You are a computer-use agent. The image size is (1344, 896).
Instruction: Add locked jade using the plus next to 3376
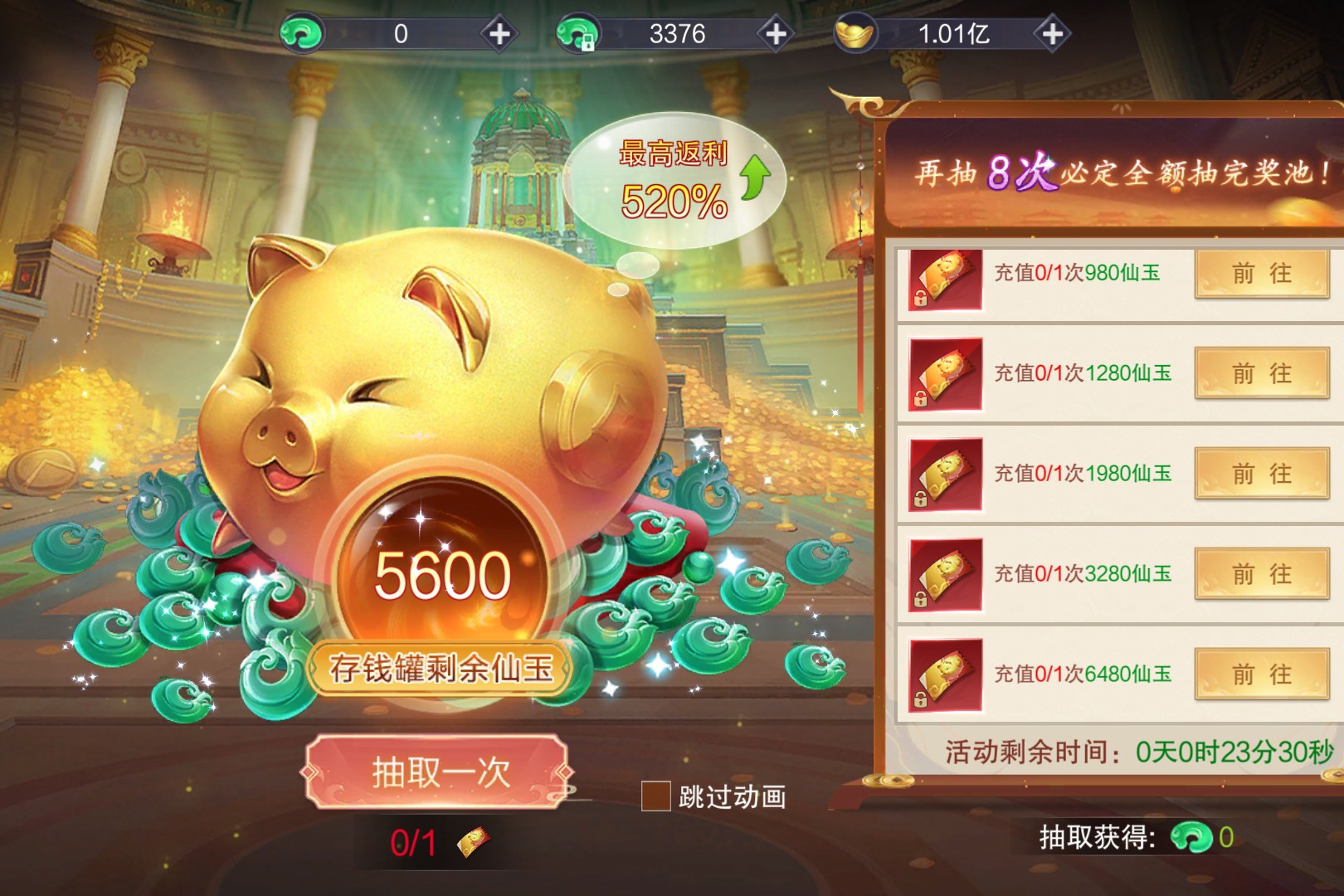pyautogui.click(x=776, y=34)
